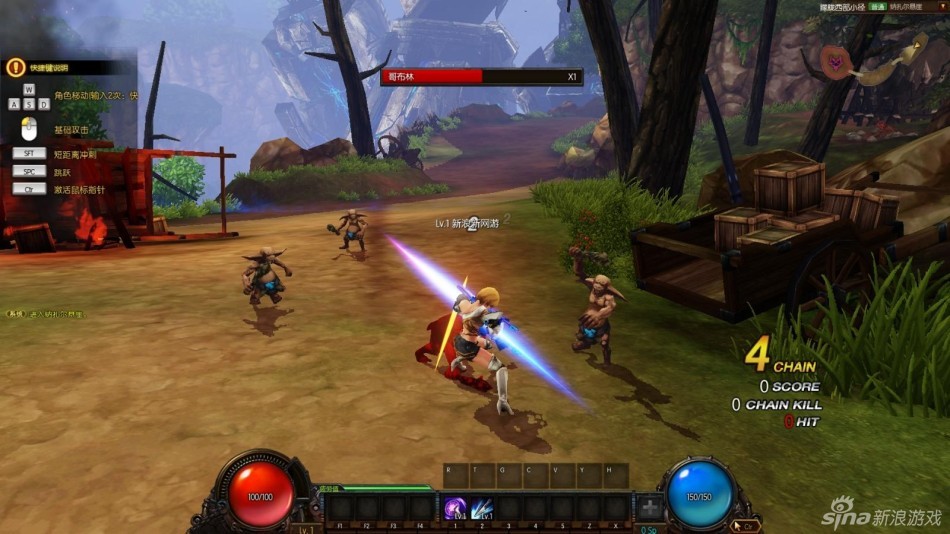The width and height of the screenshot is (950, 534).
Task: Open the orange exclamation hotkey guide icon
Action: point(15,68)
